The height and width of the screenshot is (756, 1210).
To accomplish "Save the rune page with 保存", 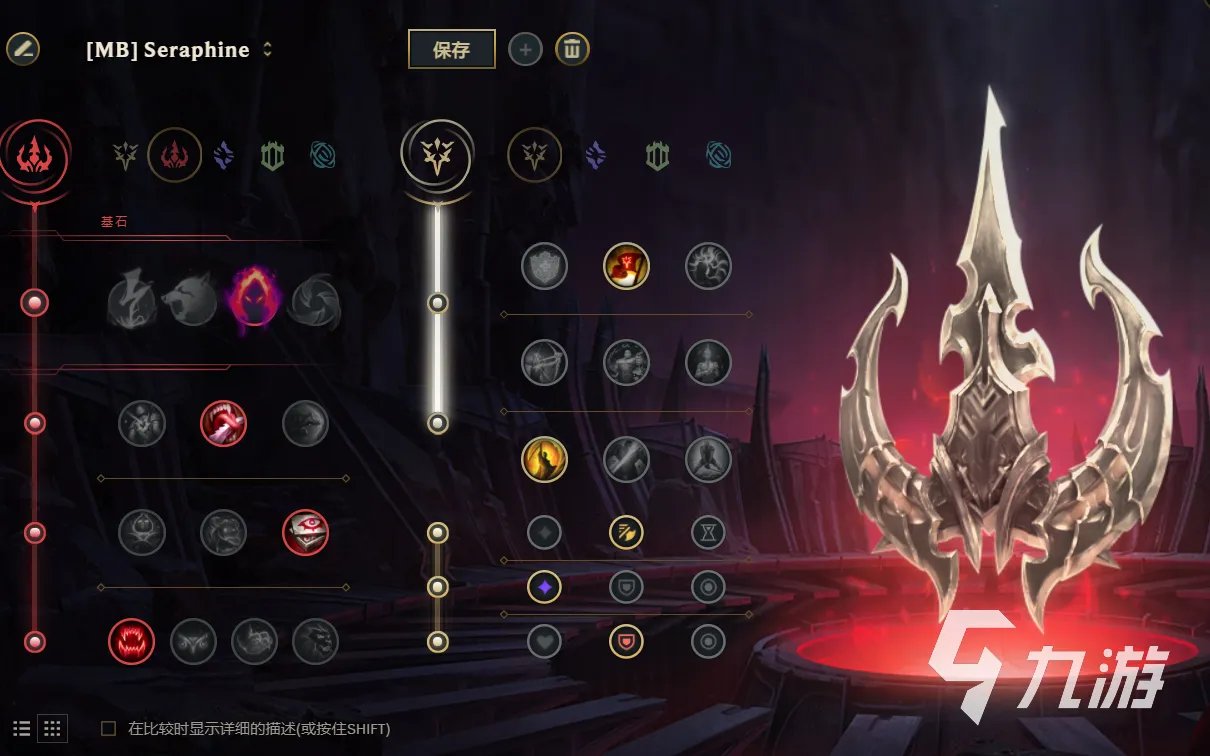I will click(451, 49).
